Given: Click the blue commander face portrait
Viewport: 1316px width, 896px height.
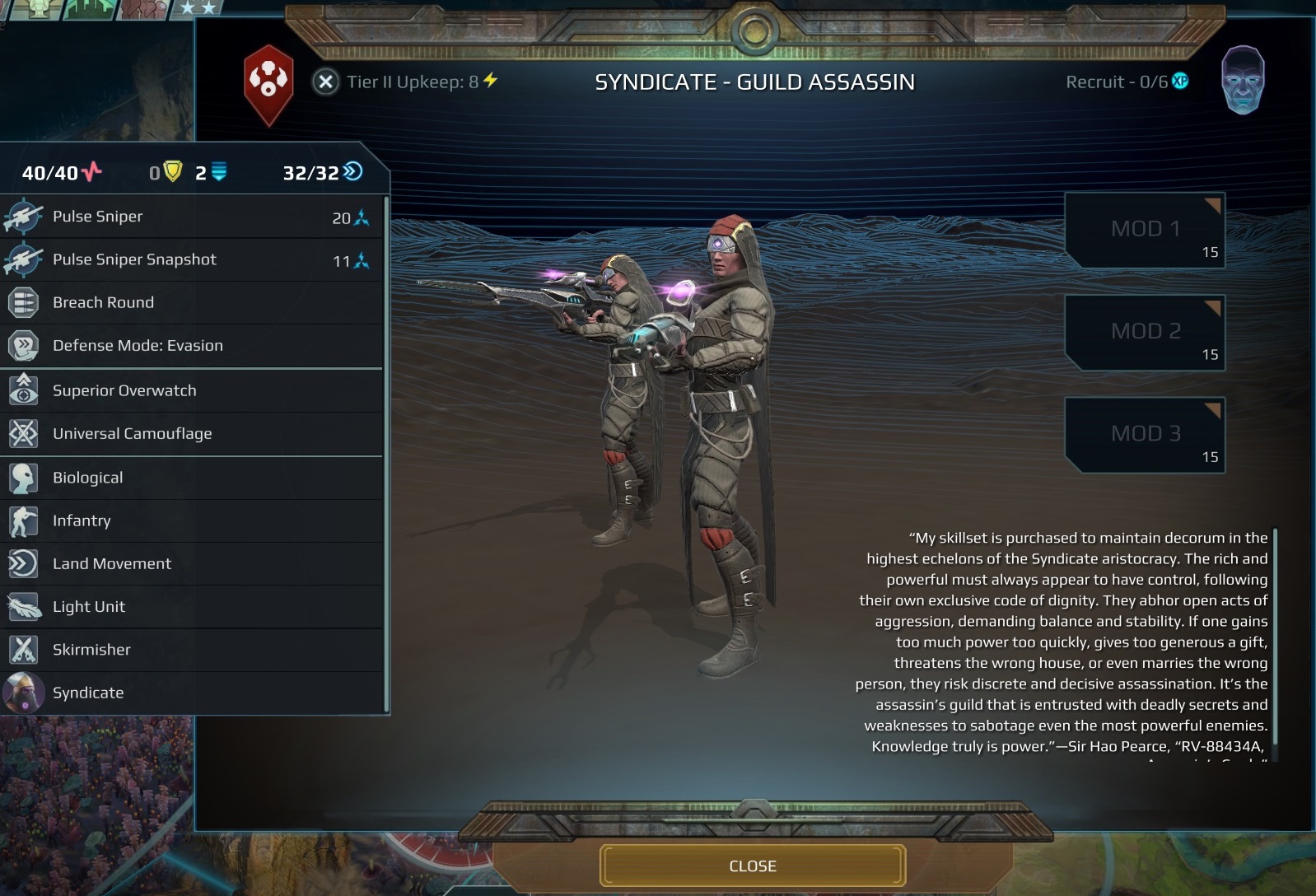Looking at the screenshot, I should [x=1243, y=80].
